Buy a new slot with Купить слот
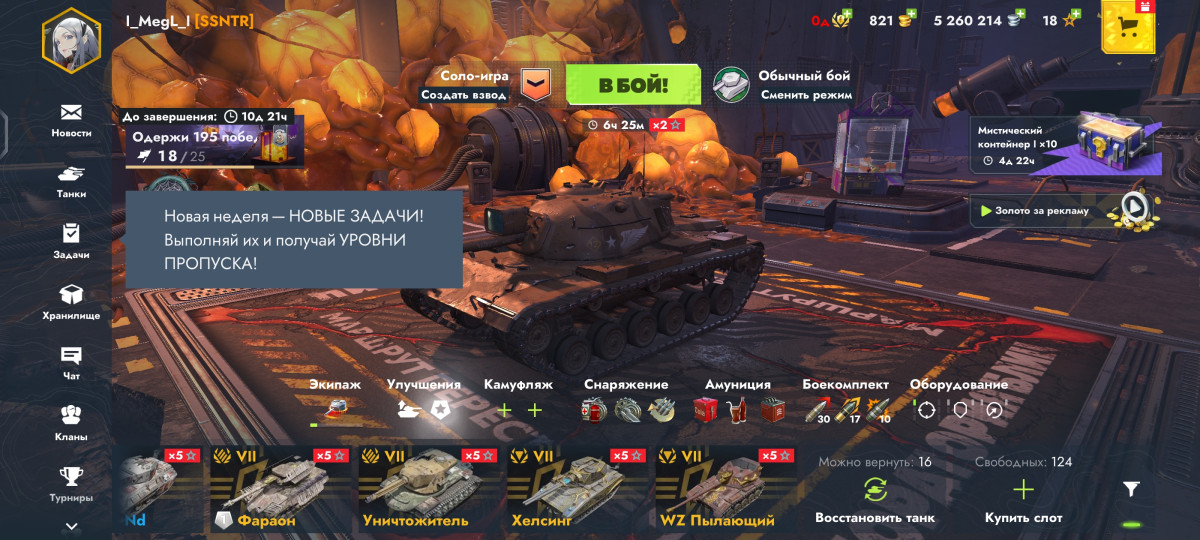Viewport: 1200px width, 540px height. (1023, 500)
